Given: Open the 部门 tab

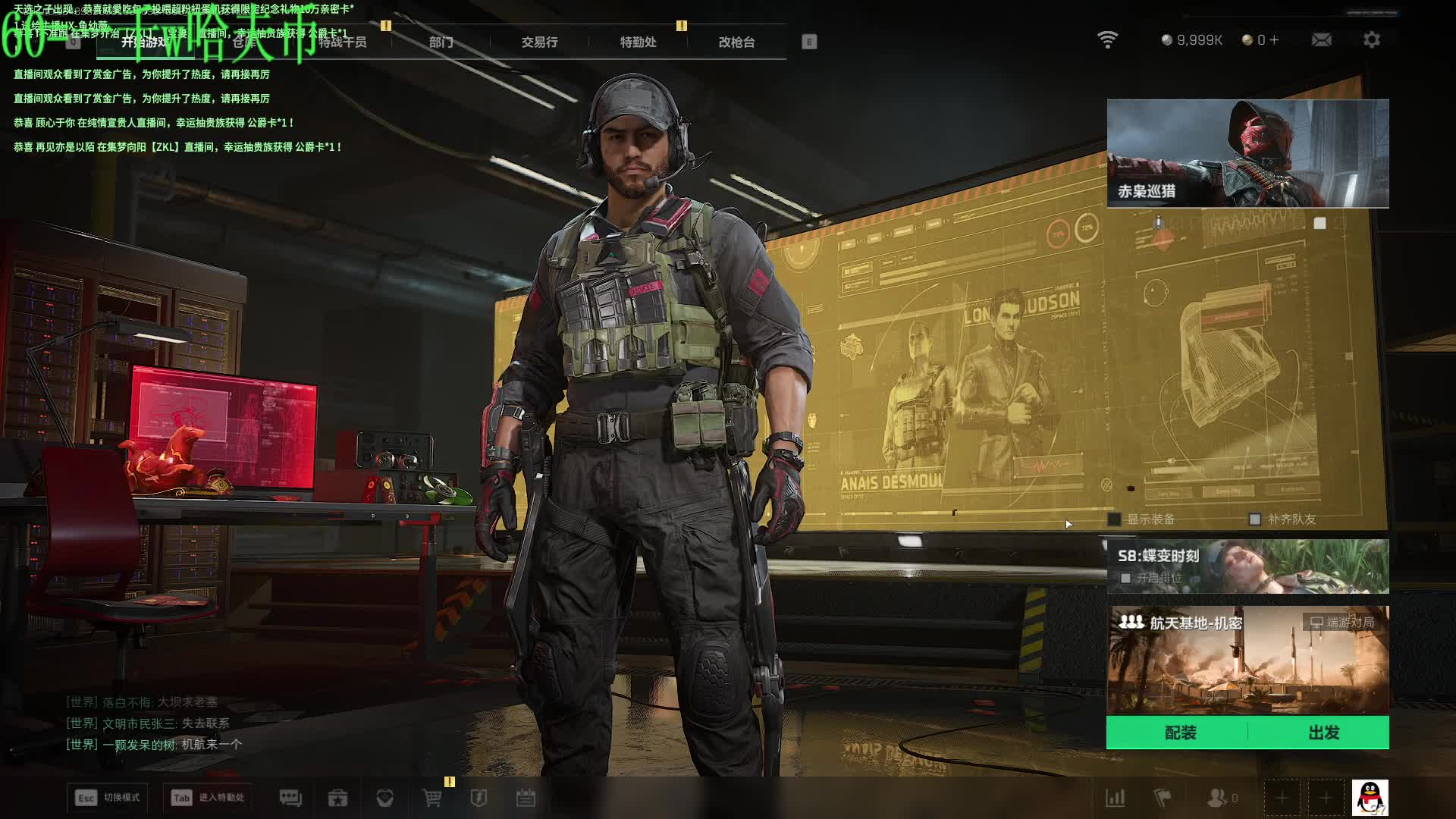Looking at the screenshot, I should click(x=441, y=42).
